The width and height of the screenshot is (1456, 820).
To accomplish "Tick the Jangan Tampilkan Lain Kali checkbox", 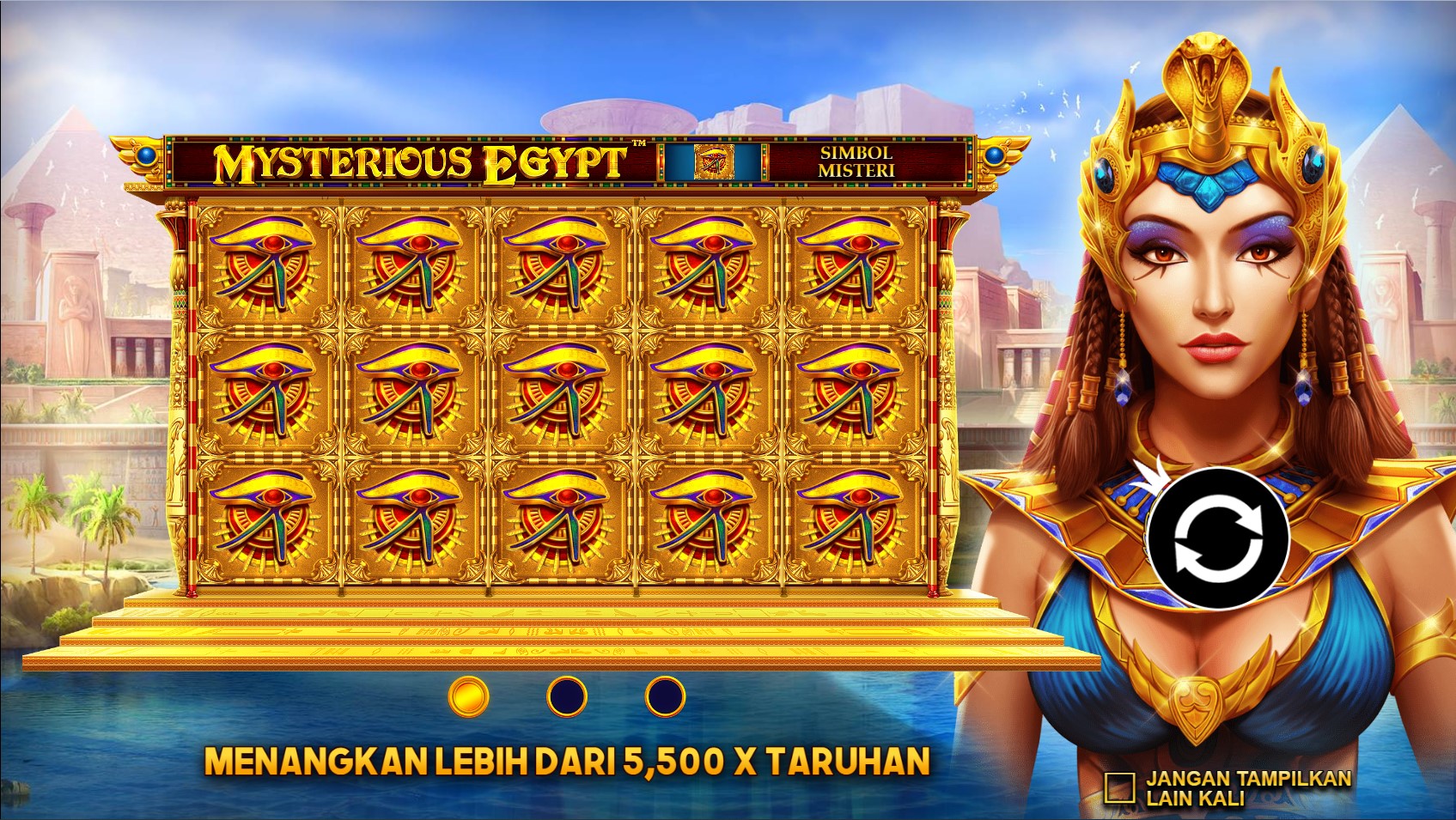I will [x=1119, y=787].
